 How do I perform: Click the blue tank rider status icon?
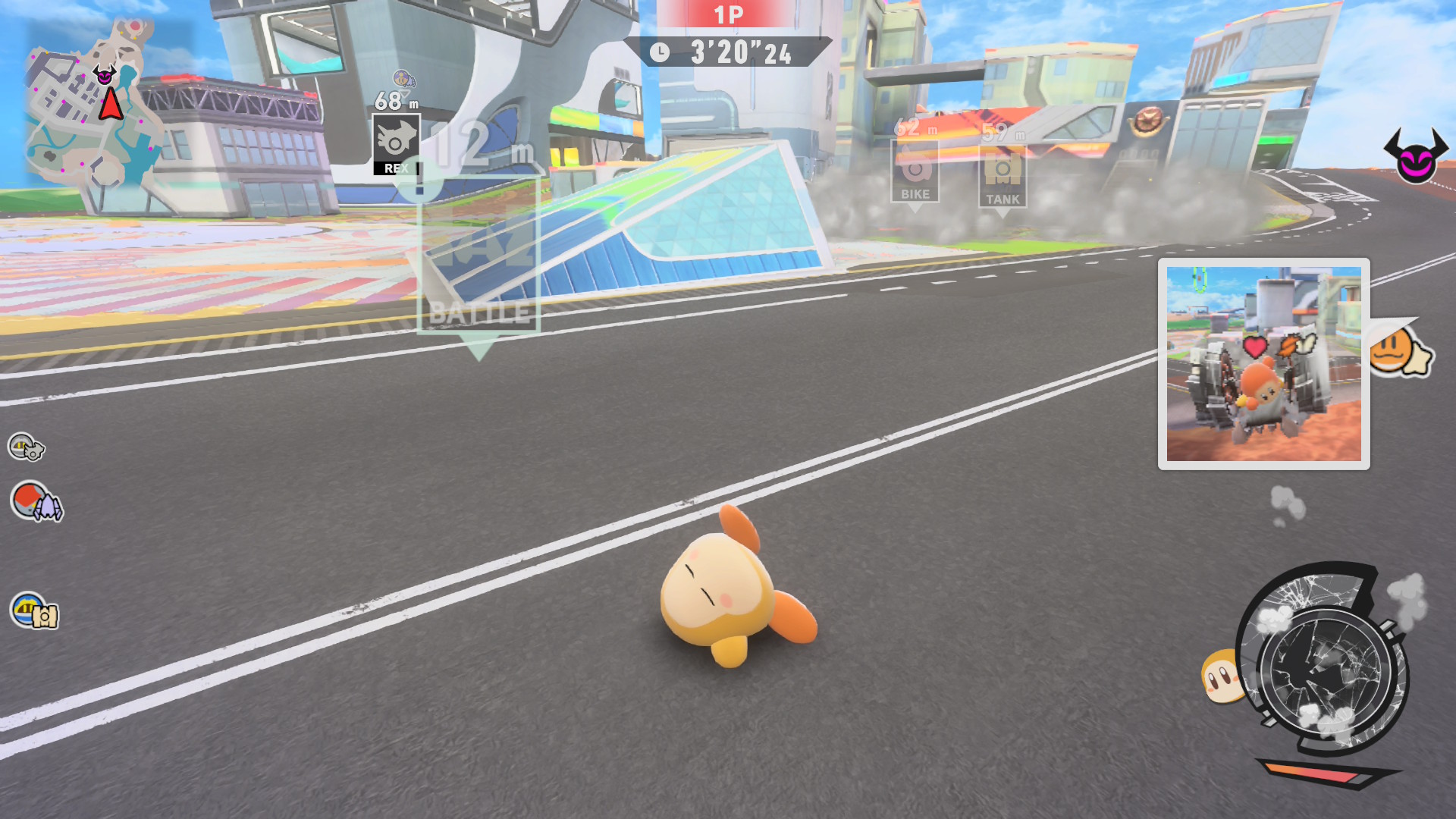(x=34, y=611)
